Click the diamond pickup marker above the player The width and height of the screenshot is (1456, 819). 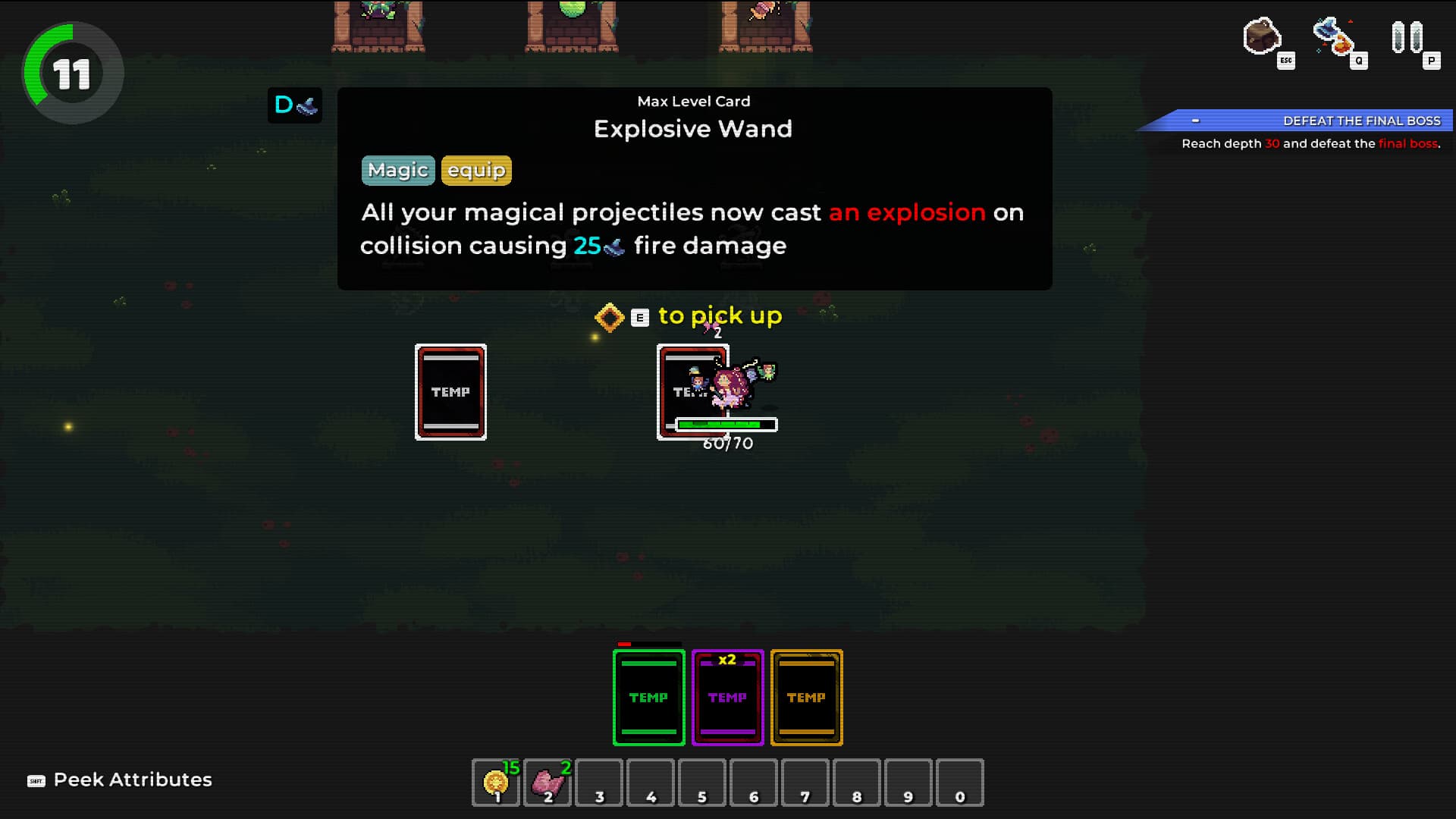point(610,316)
